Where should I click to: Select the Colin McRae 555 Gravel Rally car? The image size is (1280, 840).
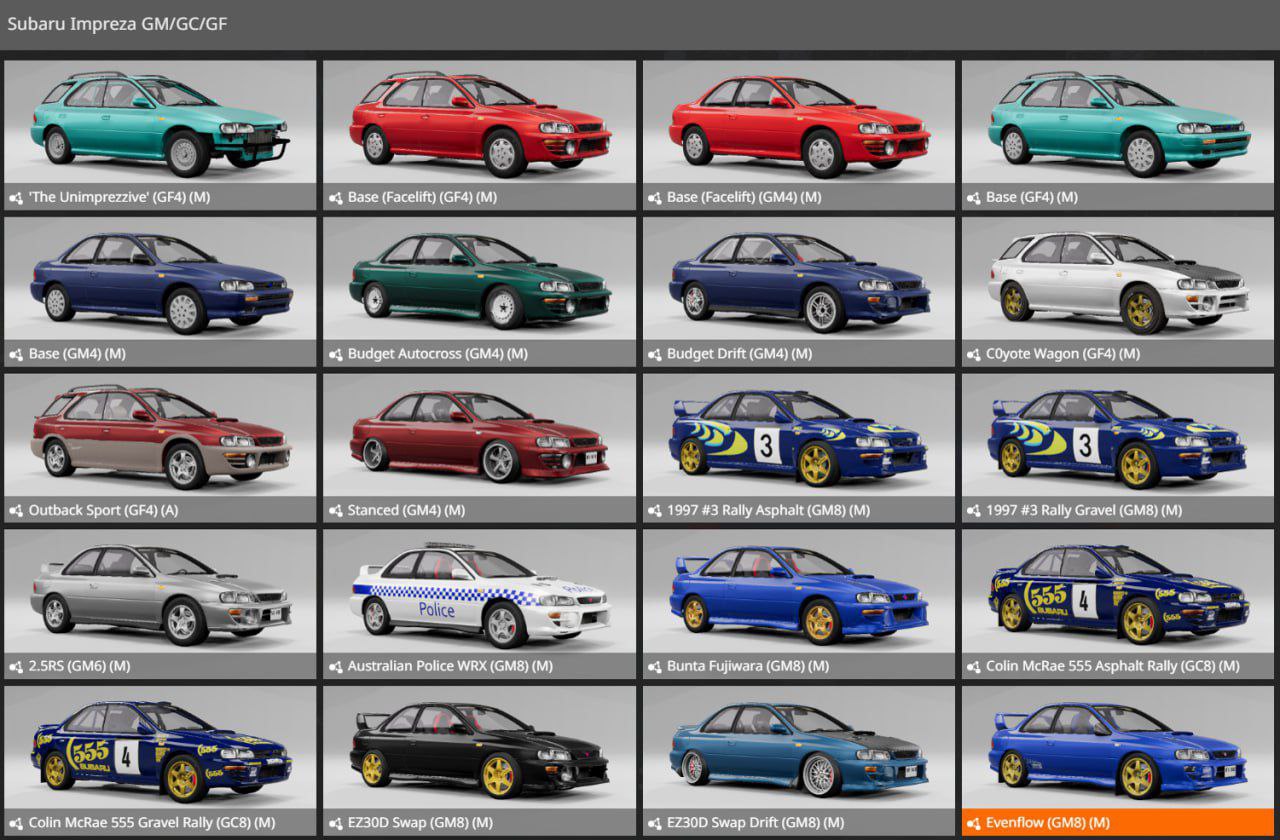[x=160, y=748]
